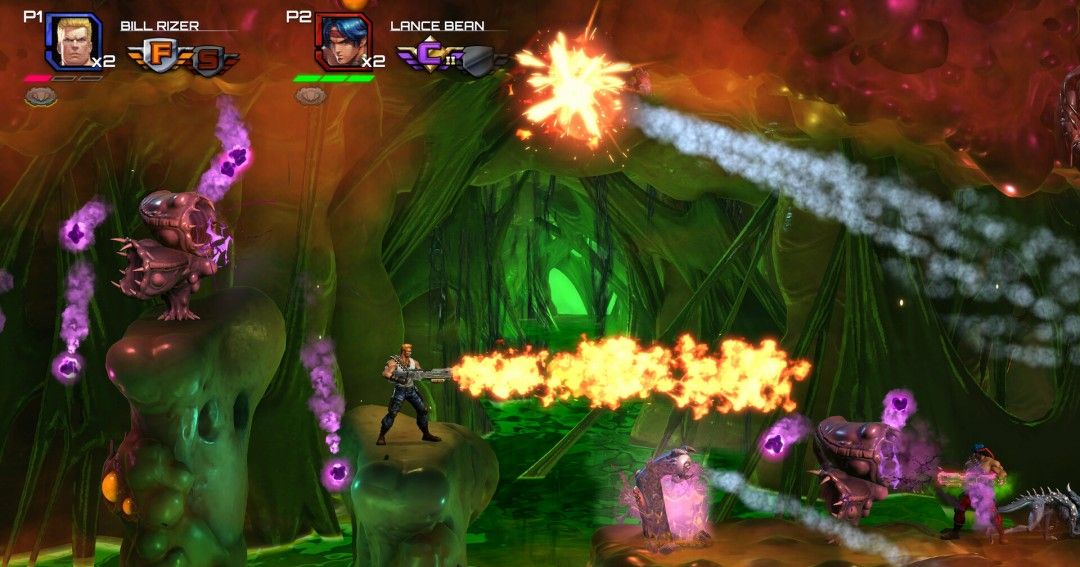Select Lance Bean's purple C weapon badge
Viewport: 1080px width, 567px height.
[429, 55]
